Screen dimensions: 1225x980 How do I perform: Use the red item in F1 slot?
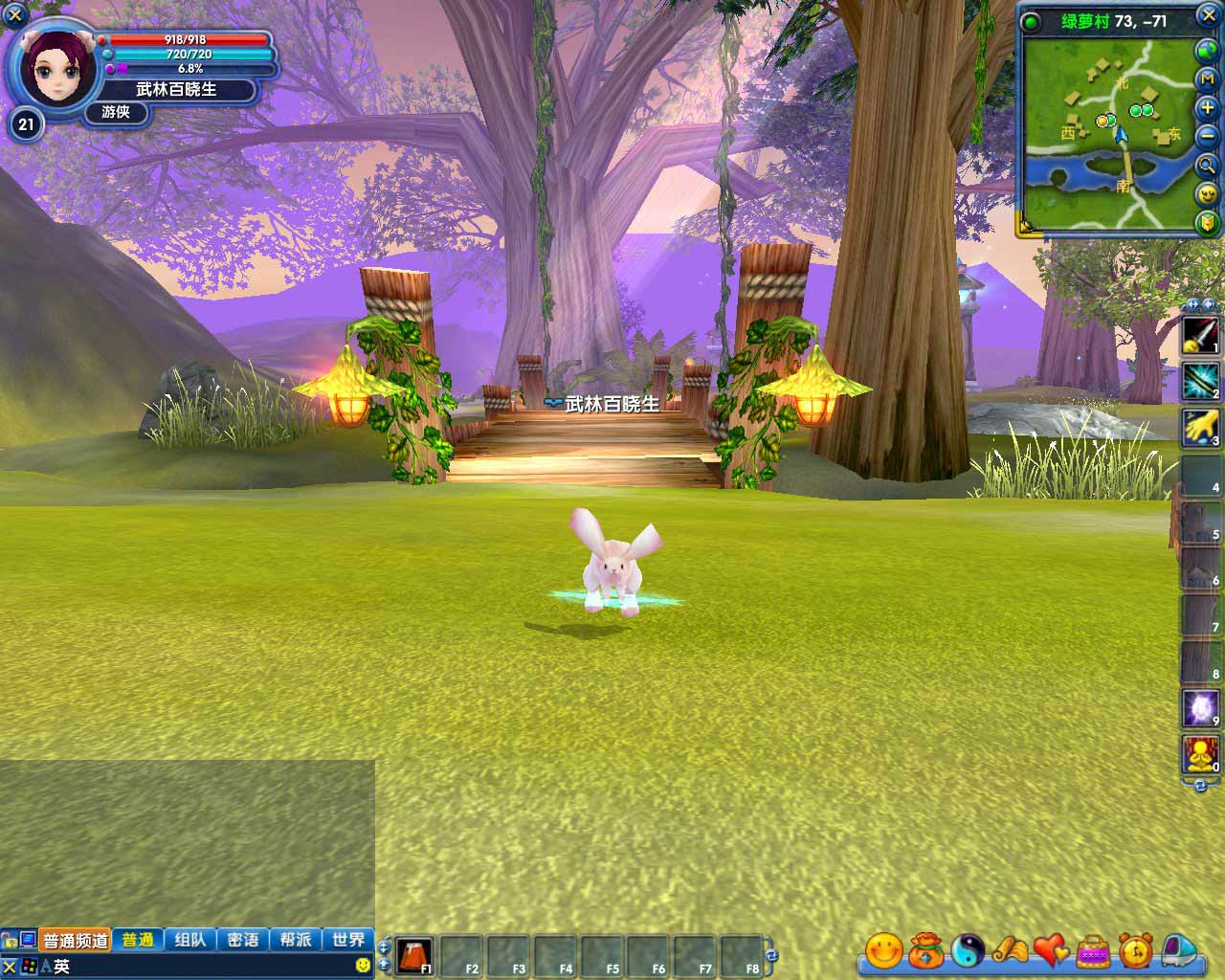point(413,955)
